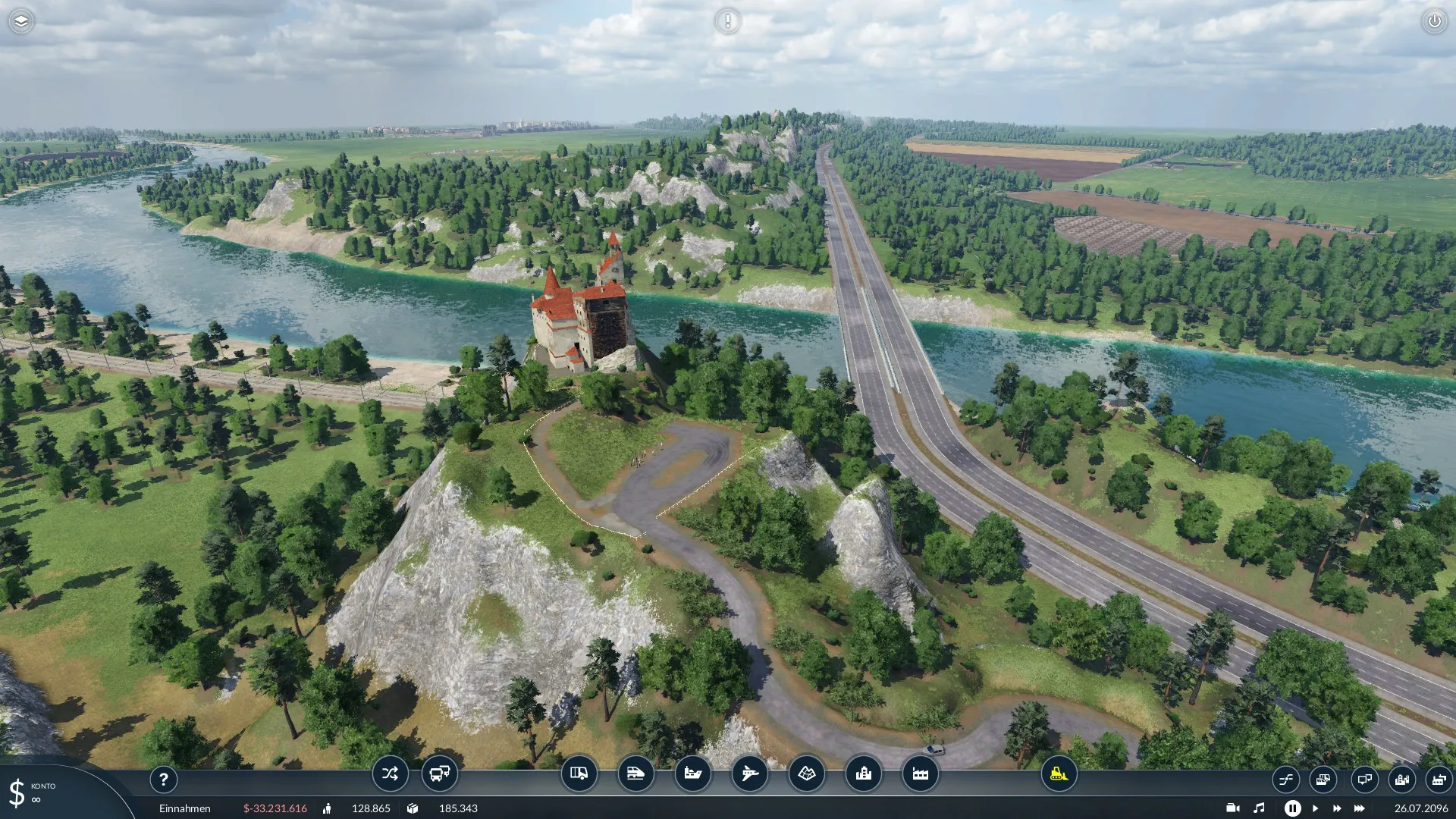
Task: Set game speed to normal play
Action: click(x=1316, y=808)
